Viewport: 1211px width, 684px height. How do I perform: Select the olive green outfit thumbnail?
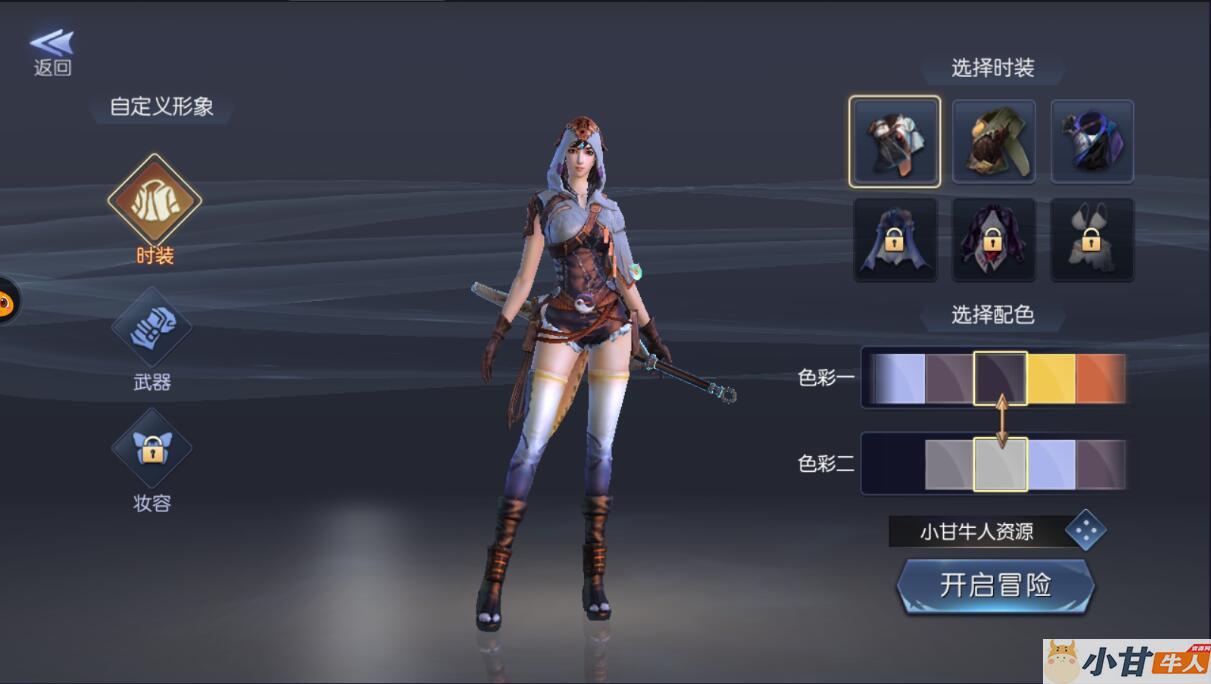point(993,142)
